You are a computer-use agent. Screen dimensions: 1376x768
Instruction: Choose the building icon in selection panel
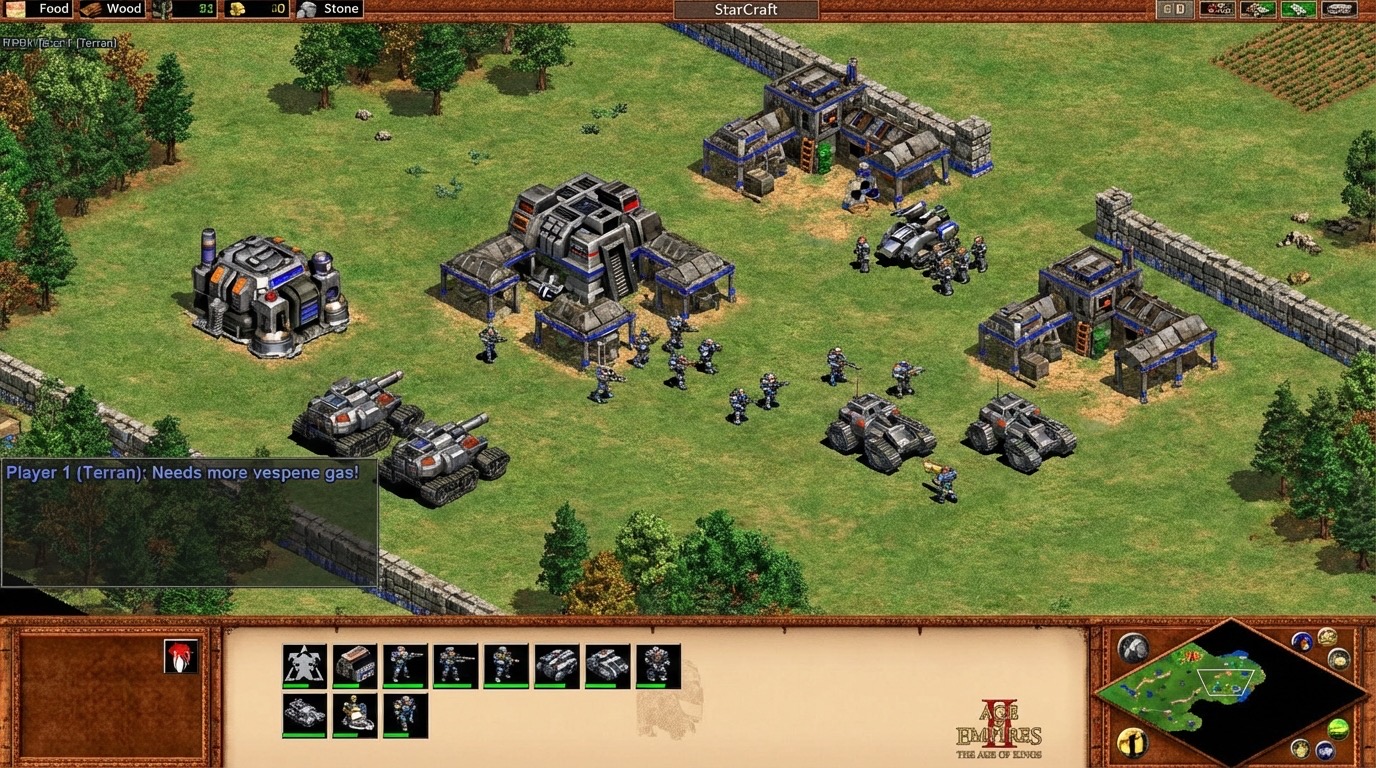[355, 665]
